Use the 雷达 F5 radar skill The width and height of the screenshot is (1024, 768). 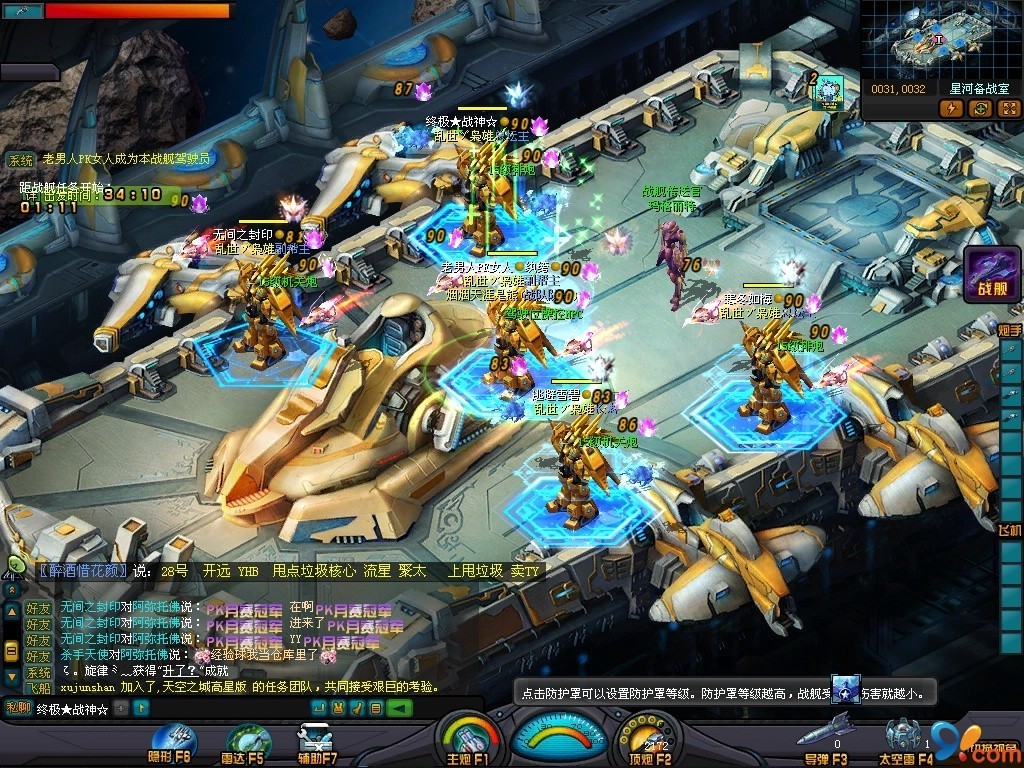(246, 740)
